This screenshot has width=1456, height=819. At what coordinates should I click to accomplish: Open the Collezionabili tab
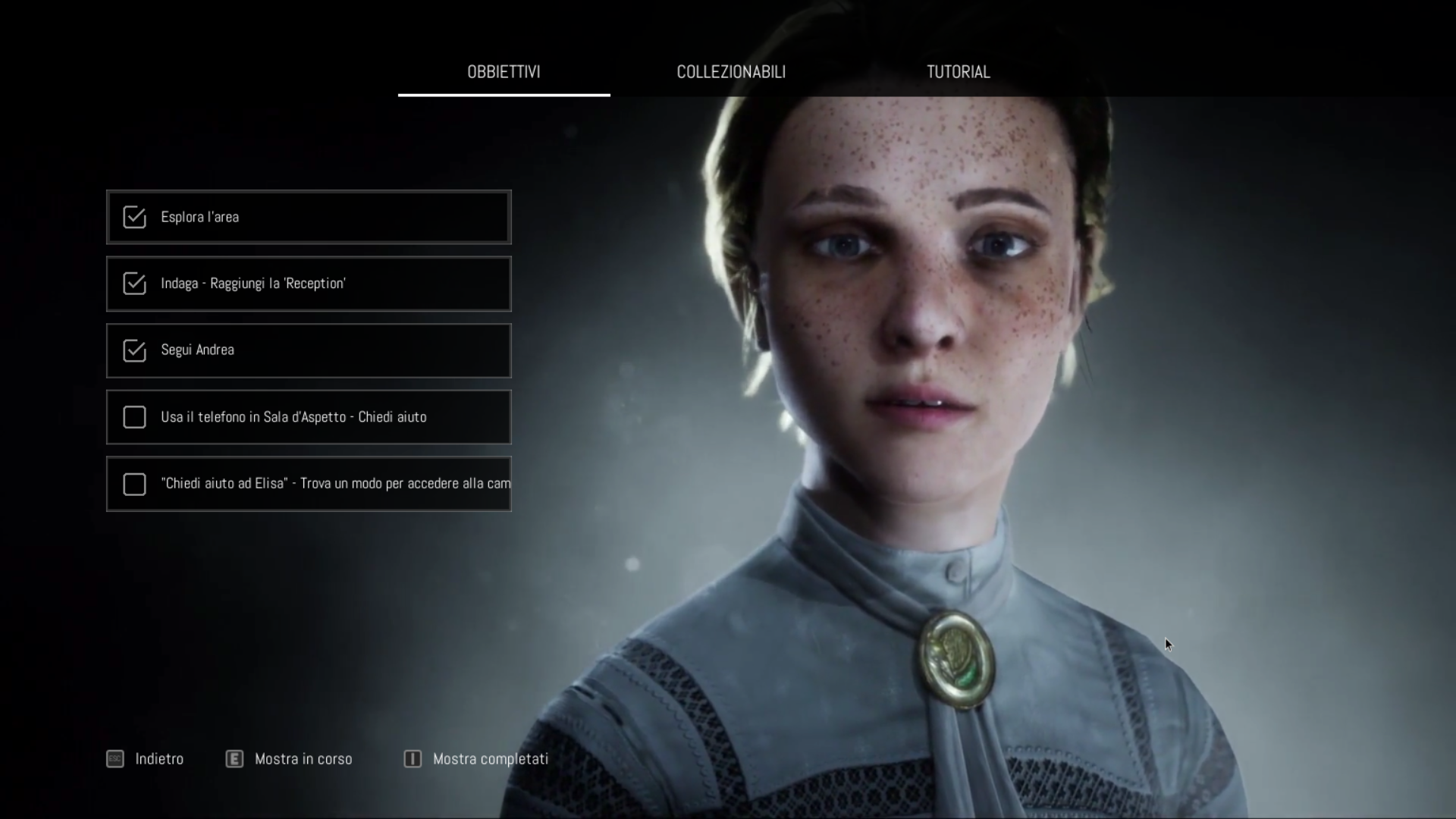click(731, 72)
